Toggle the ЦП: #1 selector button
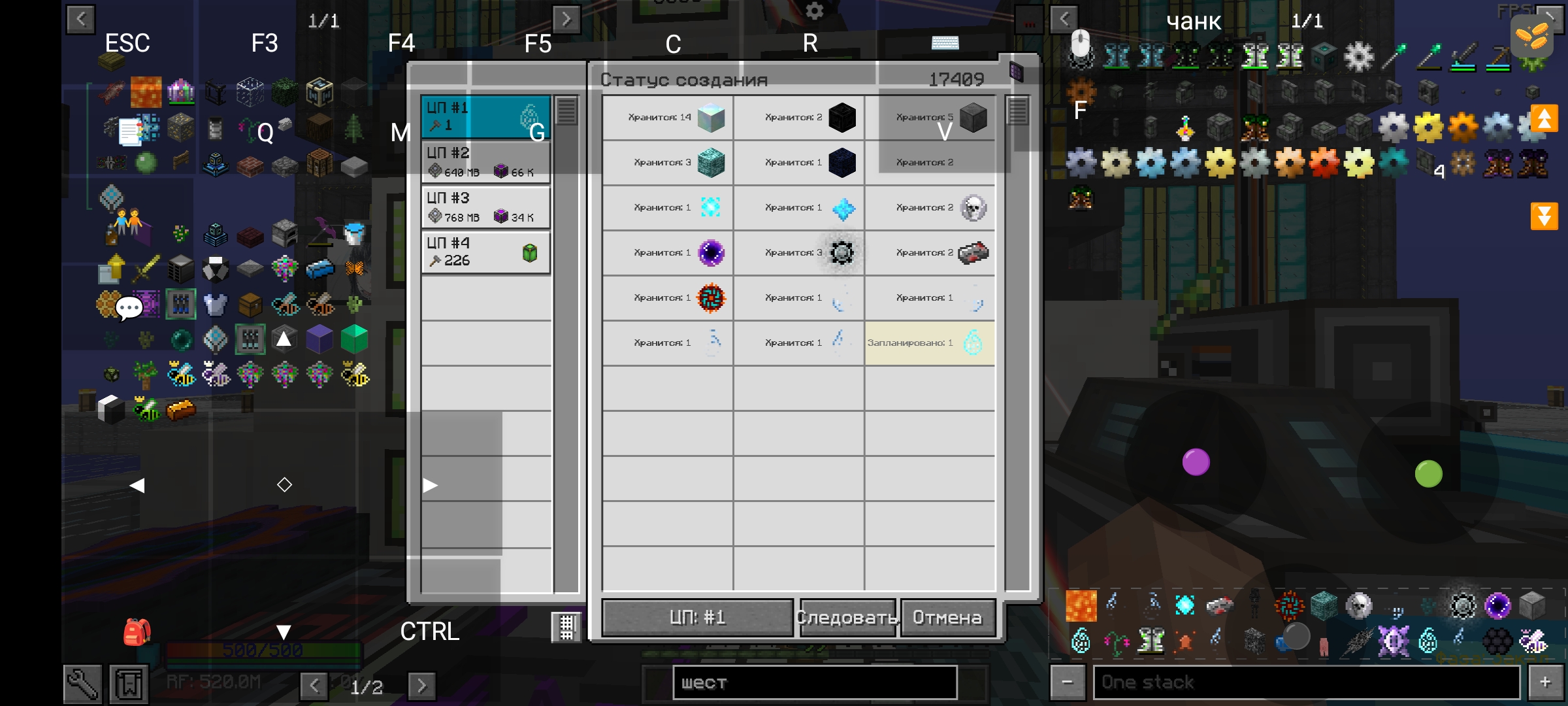Viewport: 1568px width, 706px height. click(697, 618)
